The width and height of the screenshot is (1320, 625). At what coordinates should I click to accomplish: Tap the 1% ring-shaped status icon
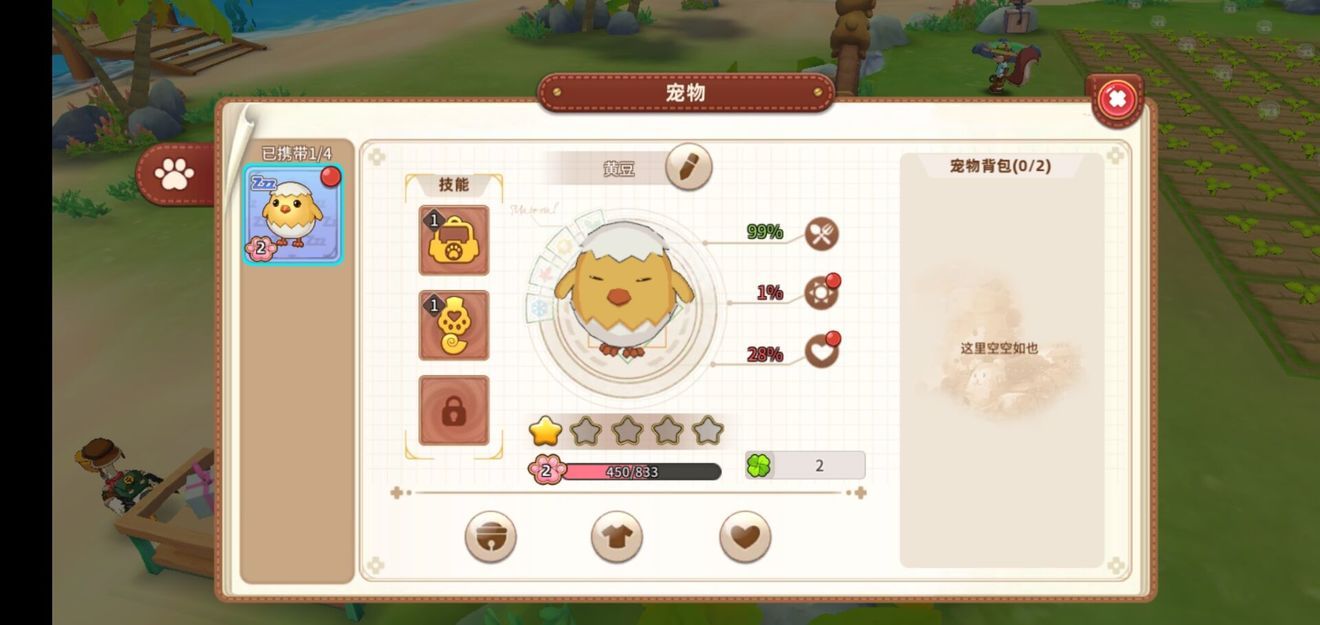pyautogui.click(x=821, y=292)
